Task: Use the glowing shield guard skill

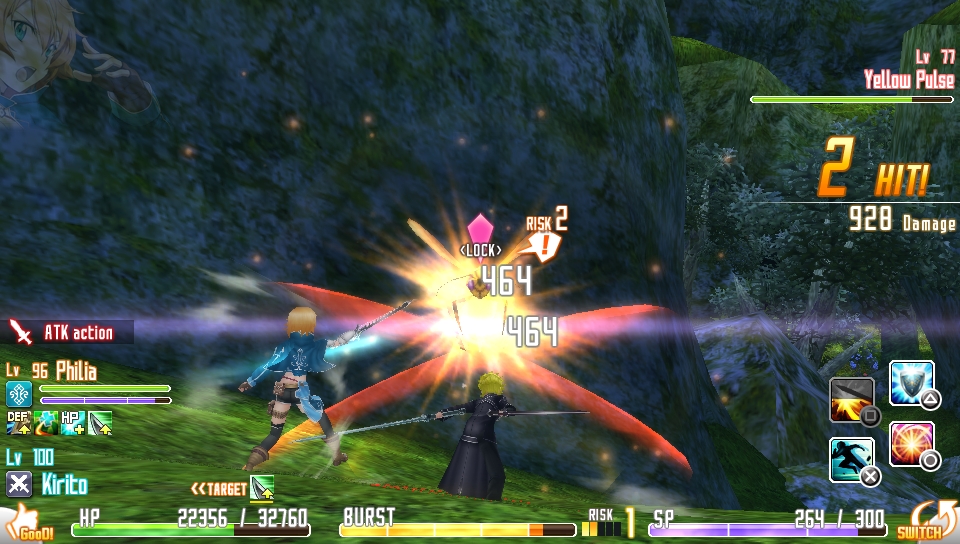Action: tap(911, 383)
